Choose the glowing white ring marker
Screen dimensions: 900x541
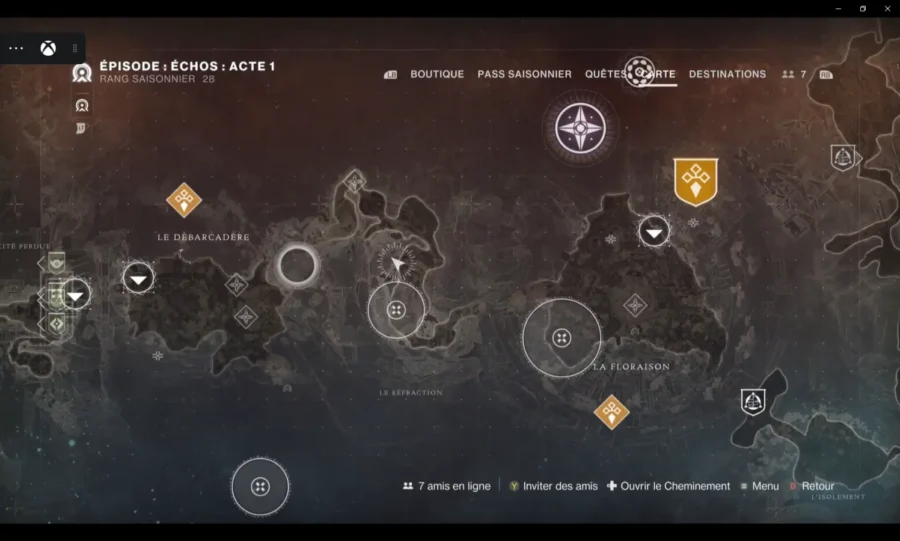pos(297,266)
